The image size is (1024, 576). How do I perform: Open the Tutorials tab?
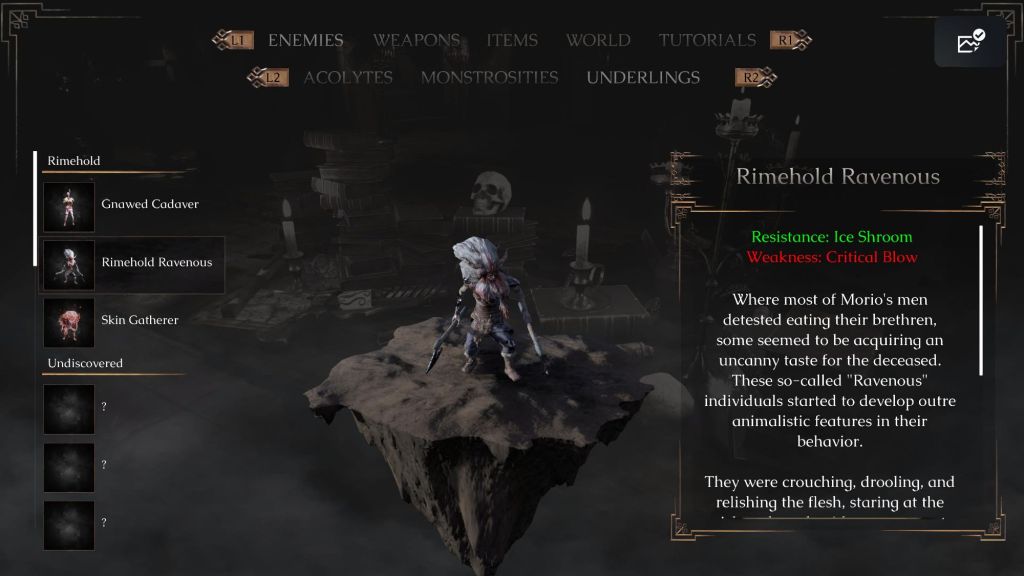point(707,41)
